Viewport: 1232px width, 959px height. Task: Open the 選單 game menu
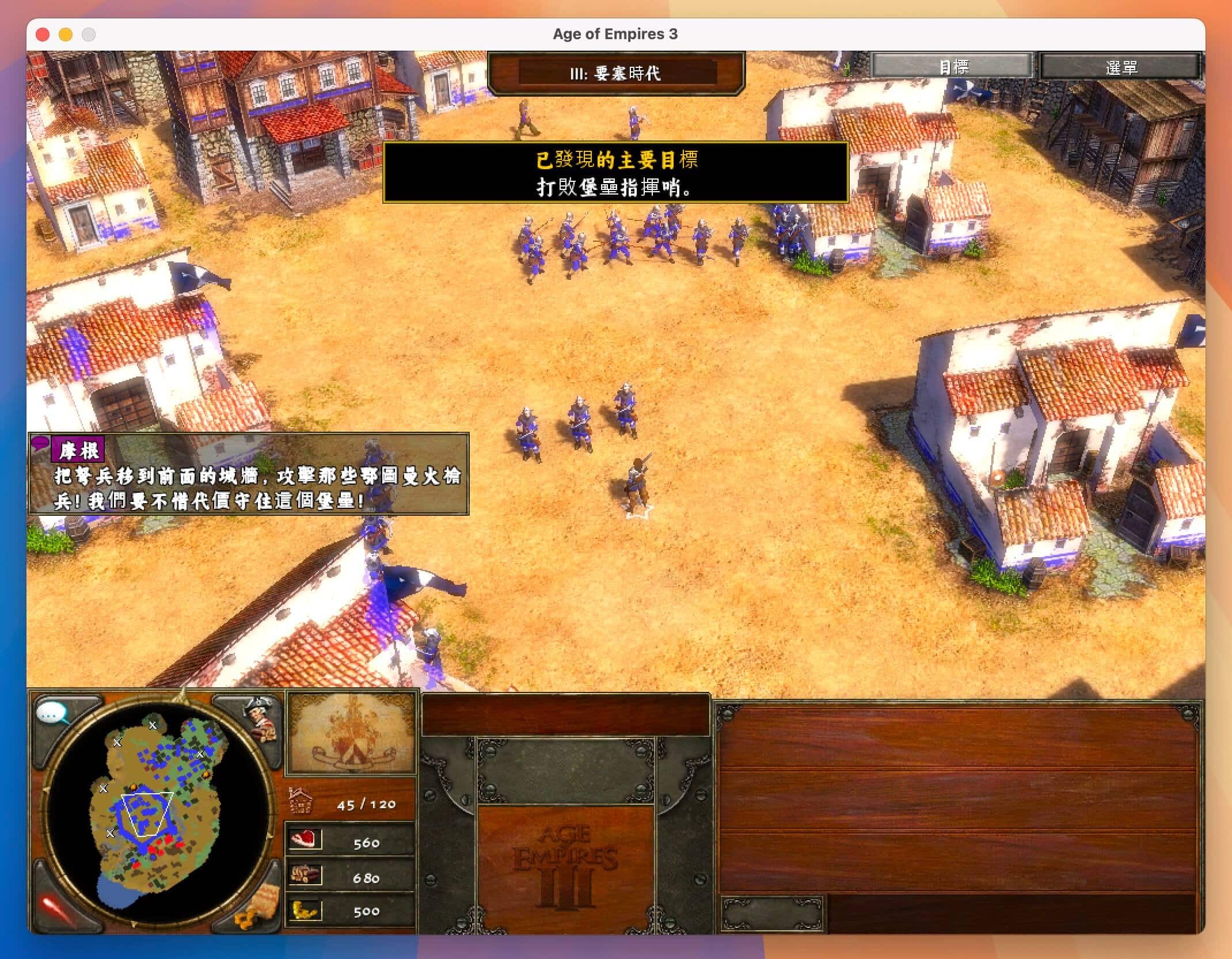[x=1120, y=67]
